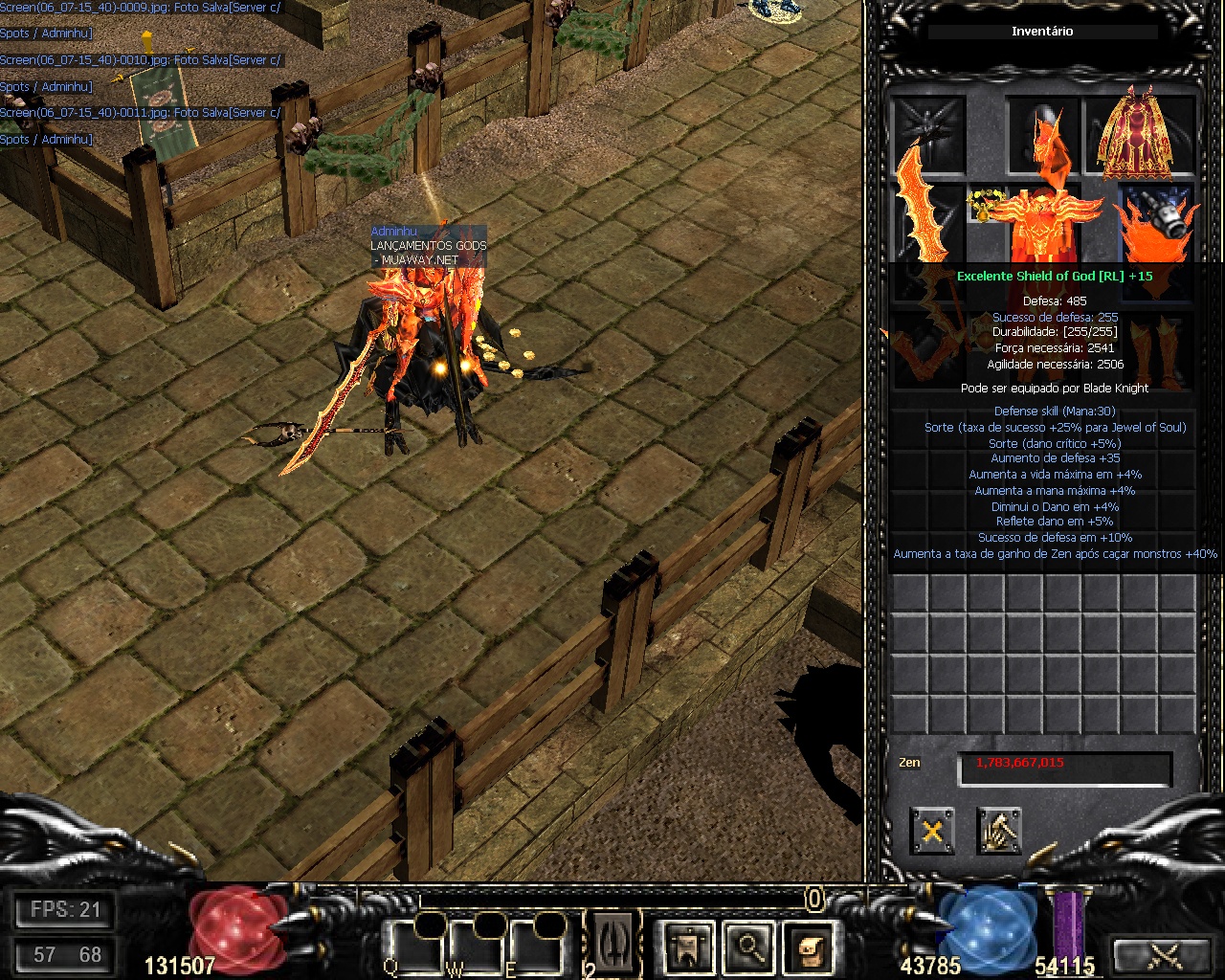Select the Shield of God slot
The image size is (1225, 980).
(1160, 220)
